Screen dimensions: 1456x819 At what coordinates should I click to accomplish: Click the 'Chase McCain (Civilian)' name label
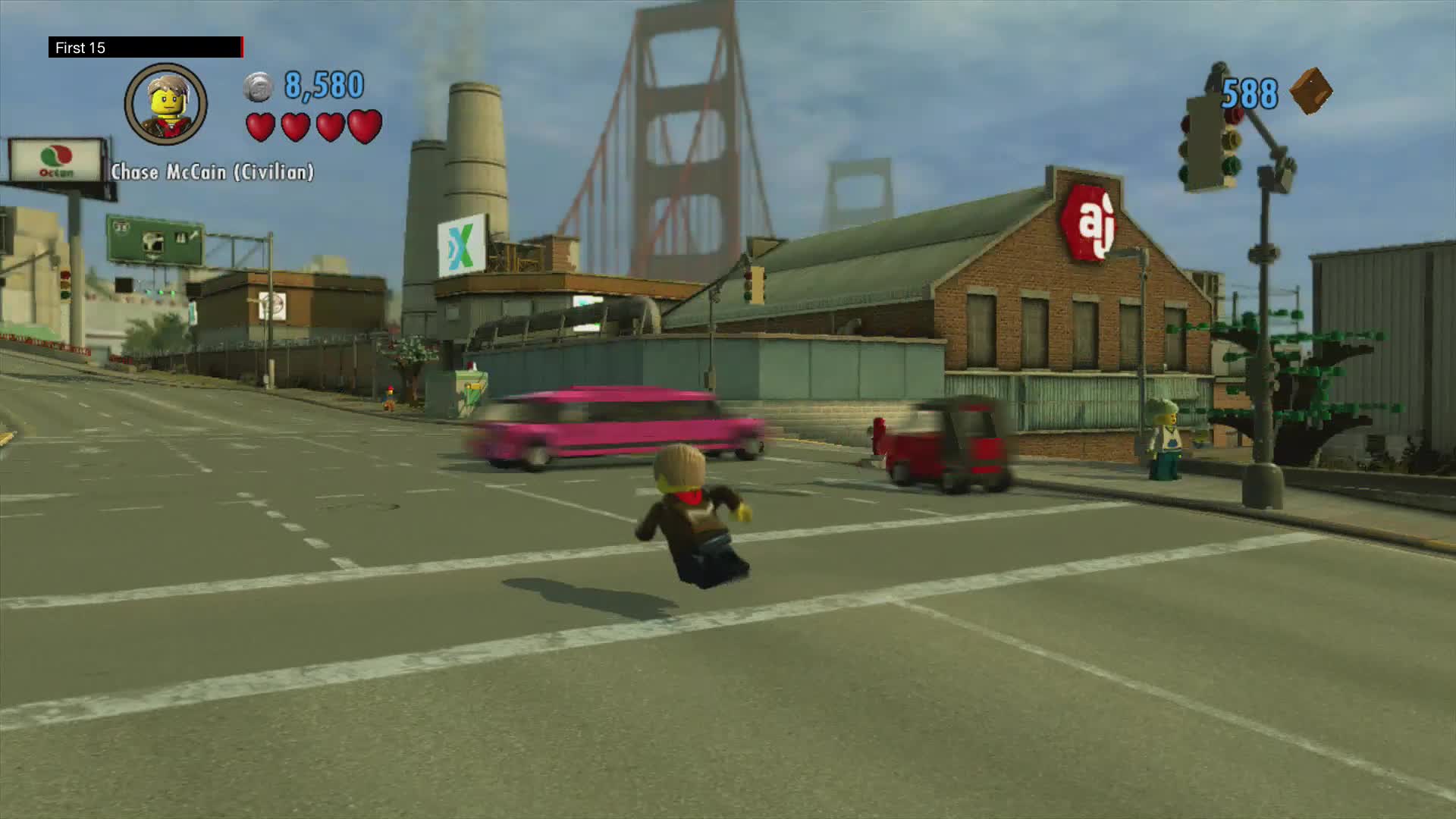[x=213, y=171]
